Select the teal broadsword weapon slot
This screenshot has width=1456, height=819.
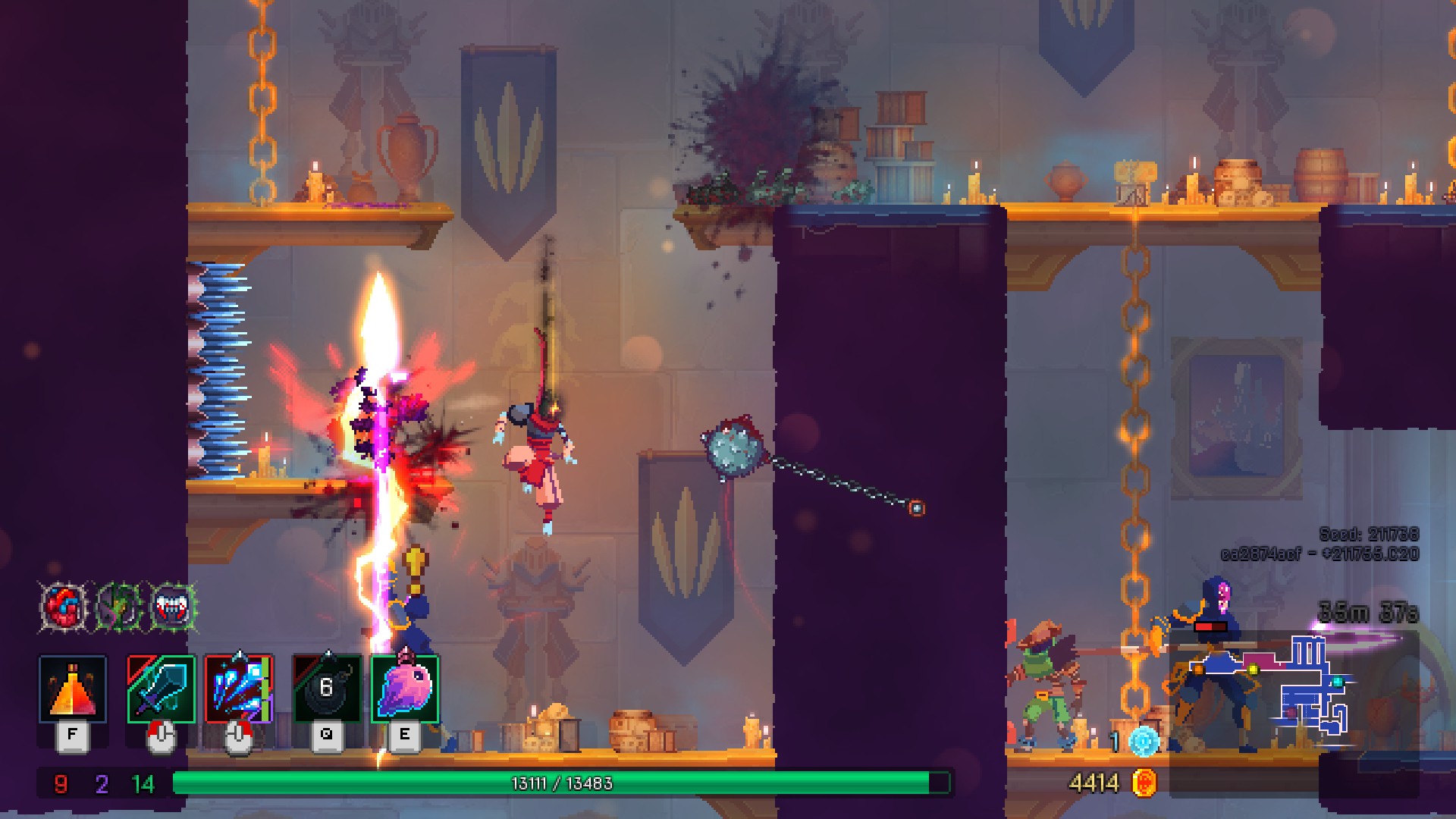161,689
